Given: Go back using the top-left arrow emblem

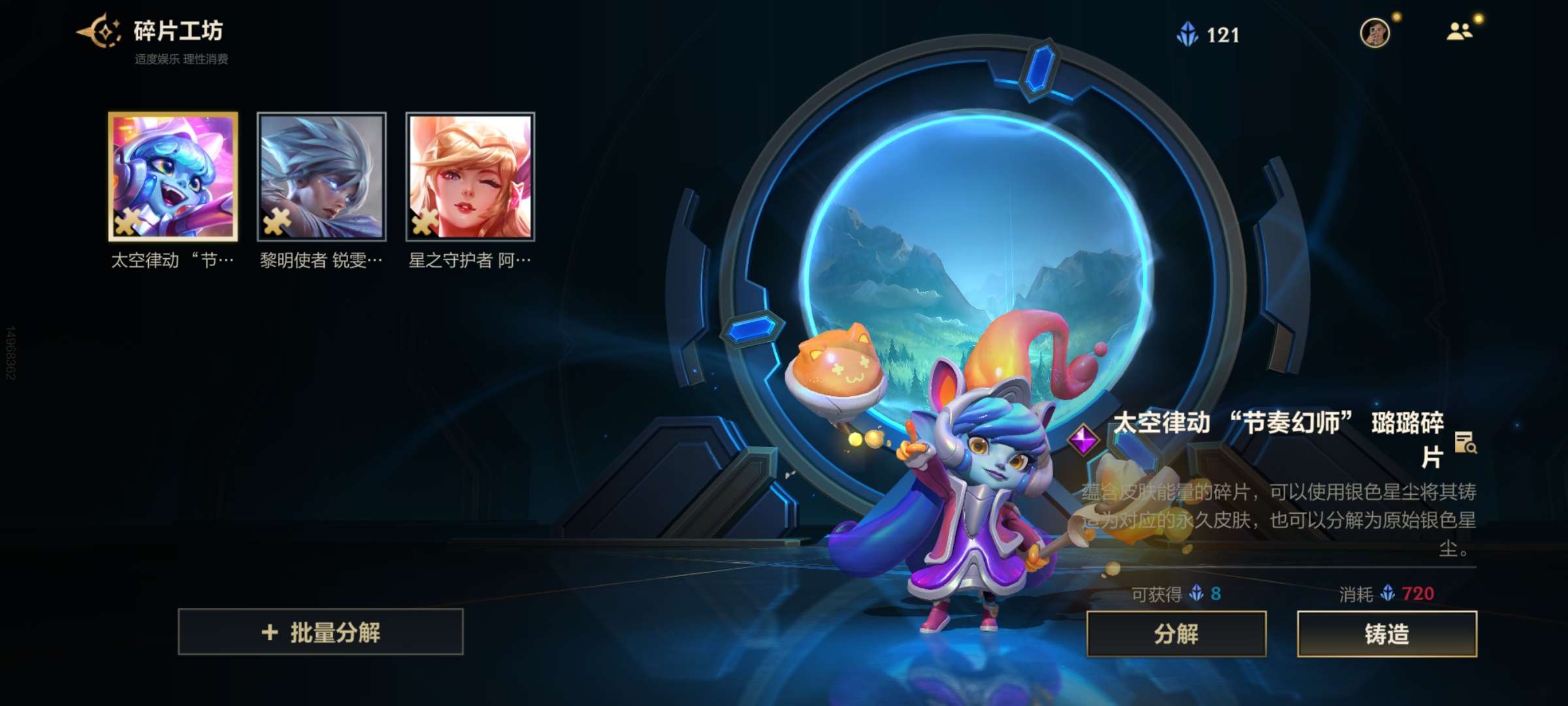Looking at the screenshot, I should pyautogui.click(x=99, y=31).
